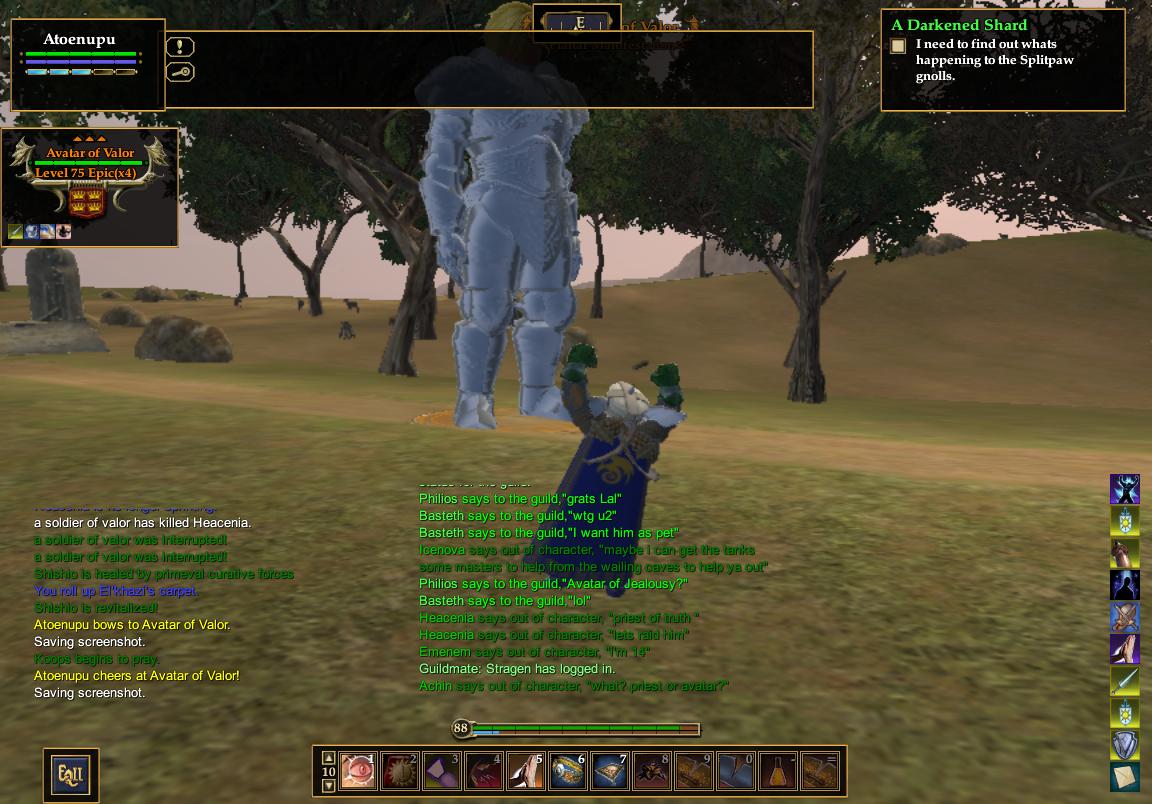Select the jeweled belt item in slot 6
The width and height of the screenshot is (1152, 804).
coord(568,771)
